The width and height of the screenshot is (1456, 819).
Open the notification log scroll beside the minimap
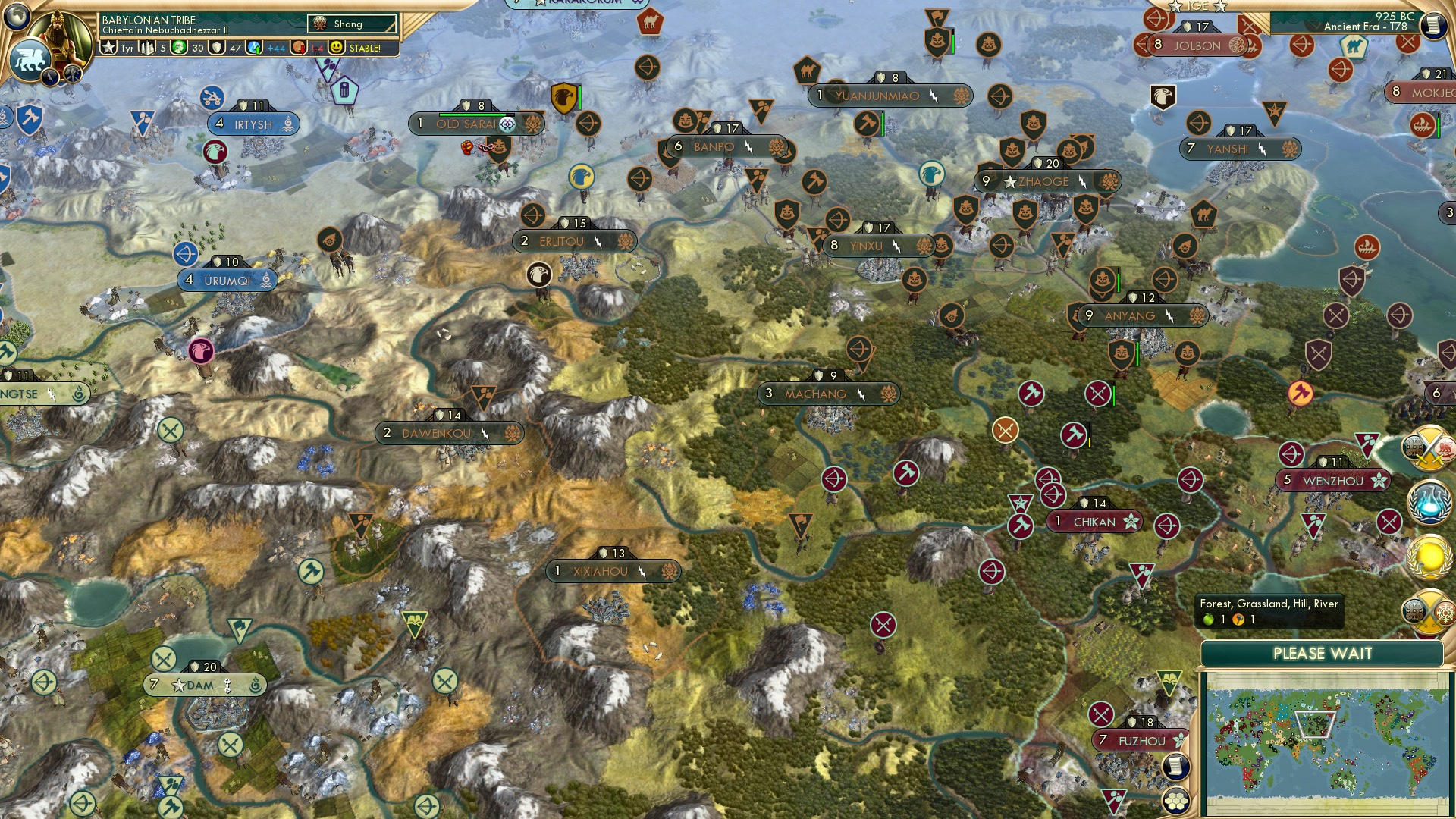point(1176,765)
